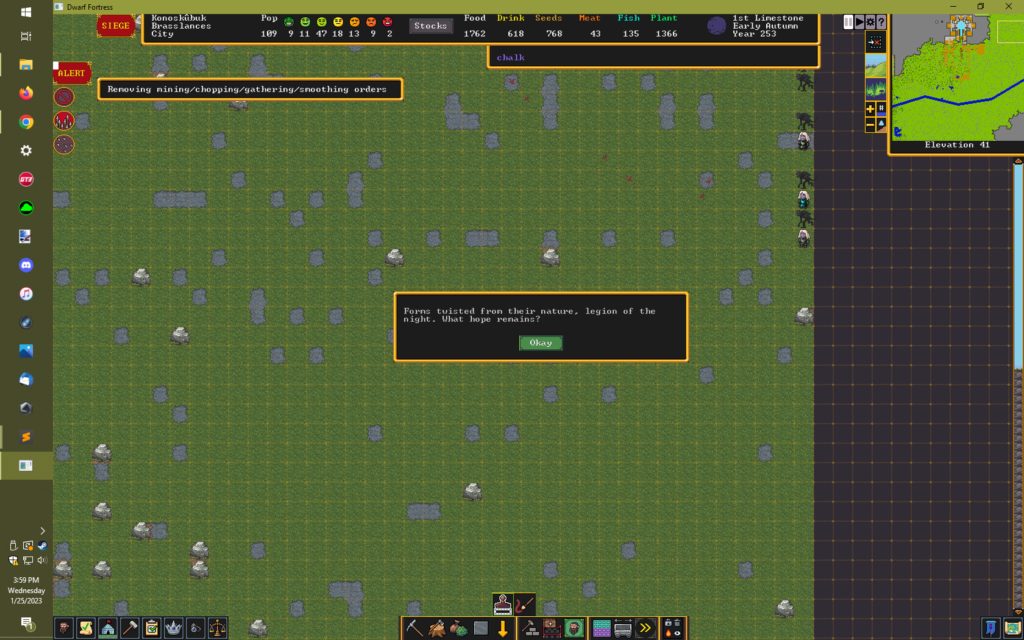The width and height of the screenshot is (1024, 640).
Task: Open the crown nobles screen
Action: (x=173, y=628)
